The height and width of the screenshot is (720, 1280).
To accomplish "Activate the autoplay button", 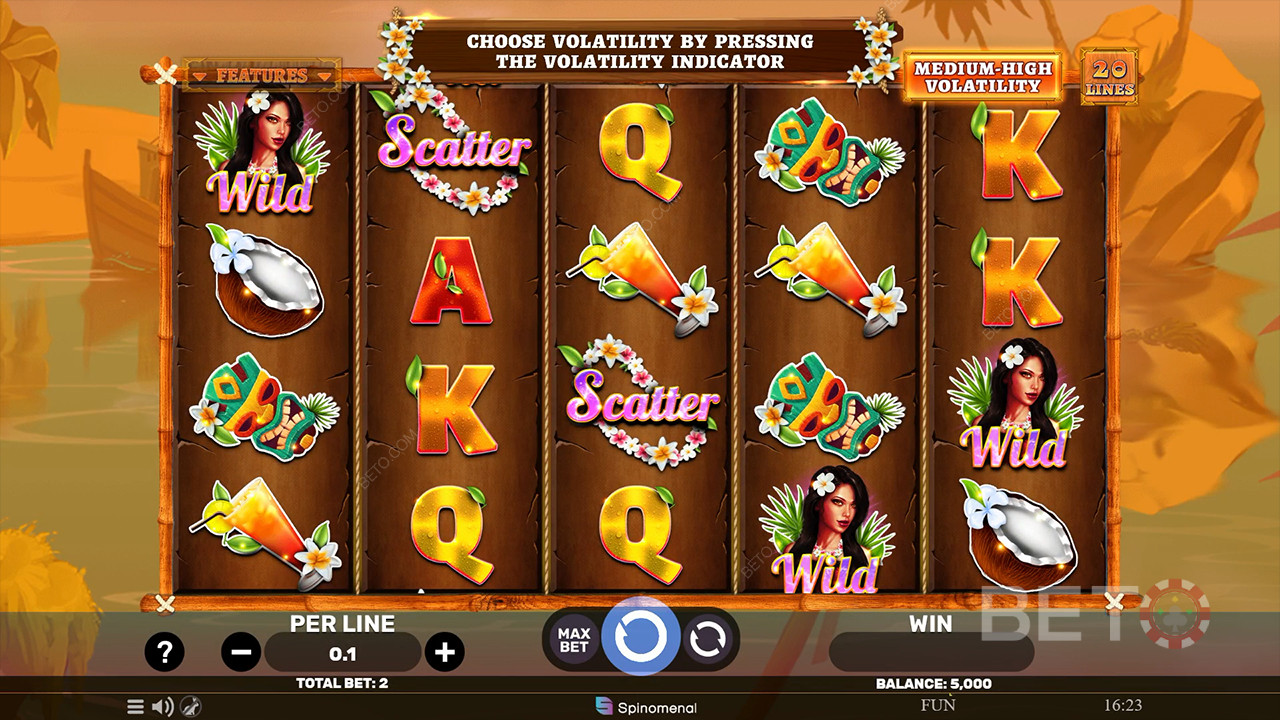I will 708,639.
